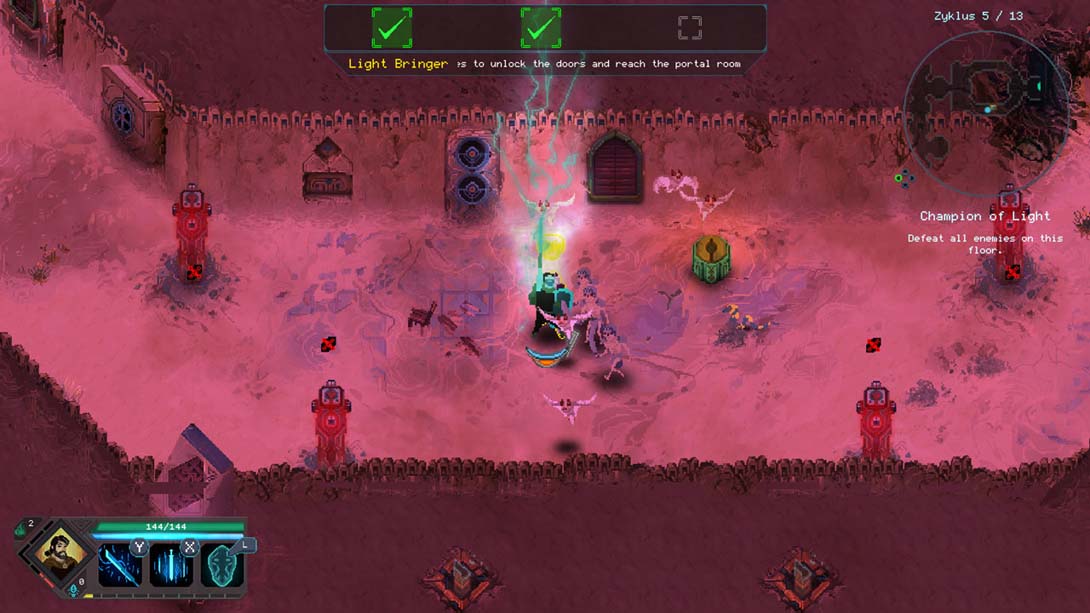Activate the glowing blue blade slash ability
The height and width of the screenshot is (613, 1090).
119,568
